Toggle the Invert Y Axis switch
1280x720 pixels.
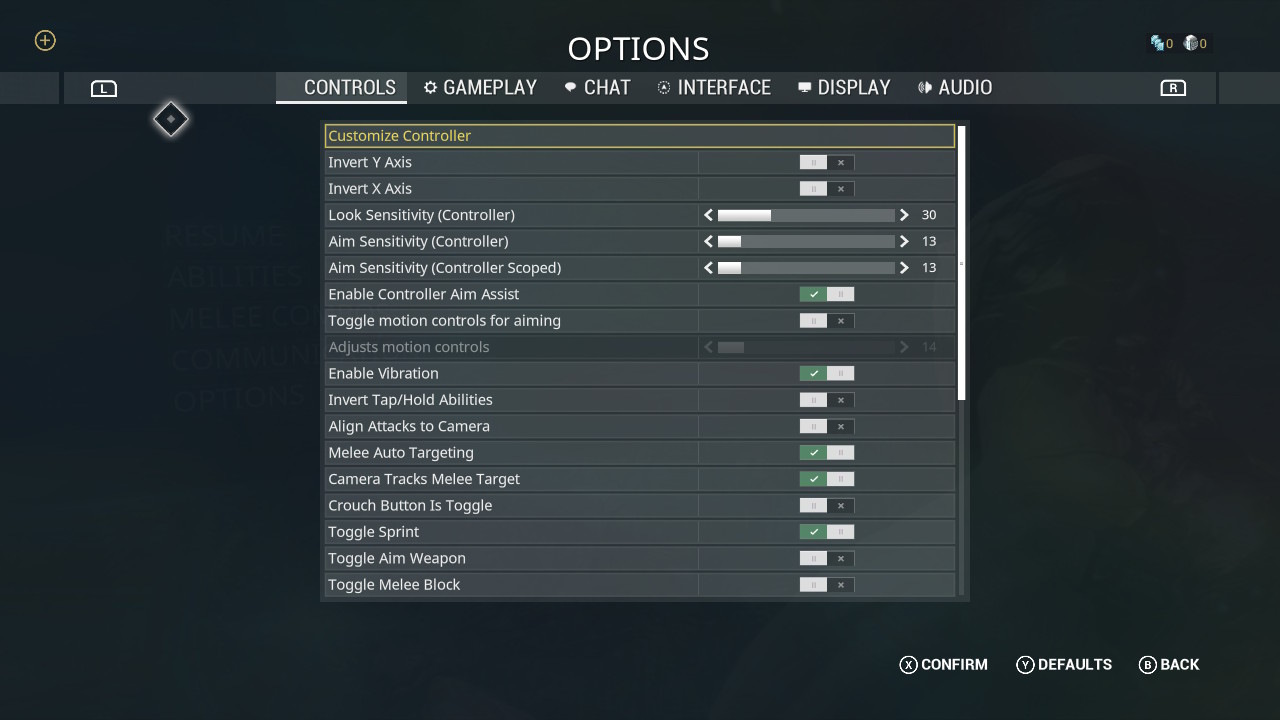point(827,162)
